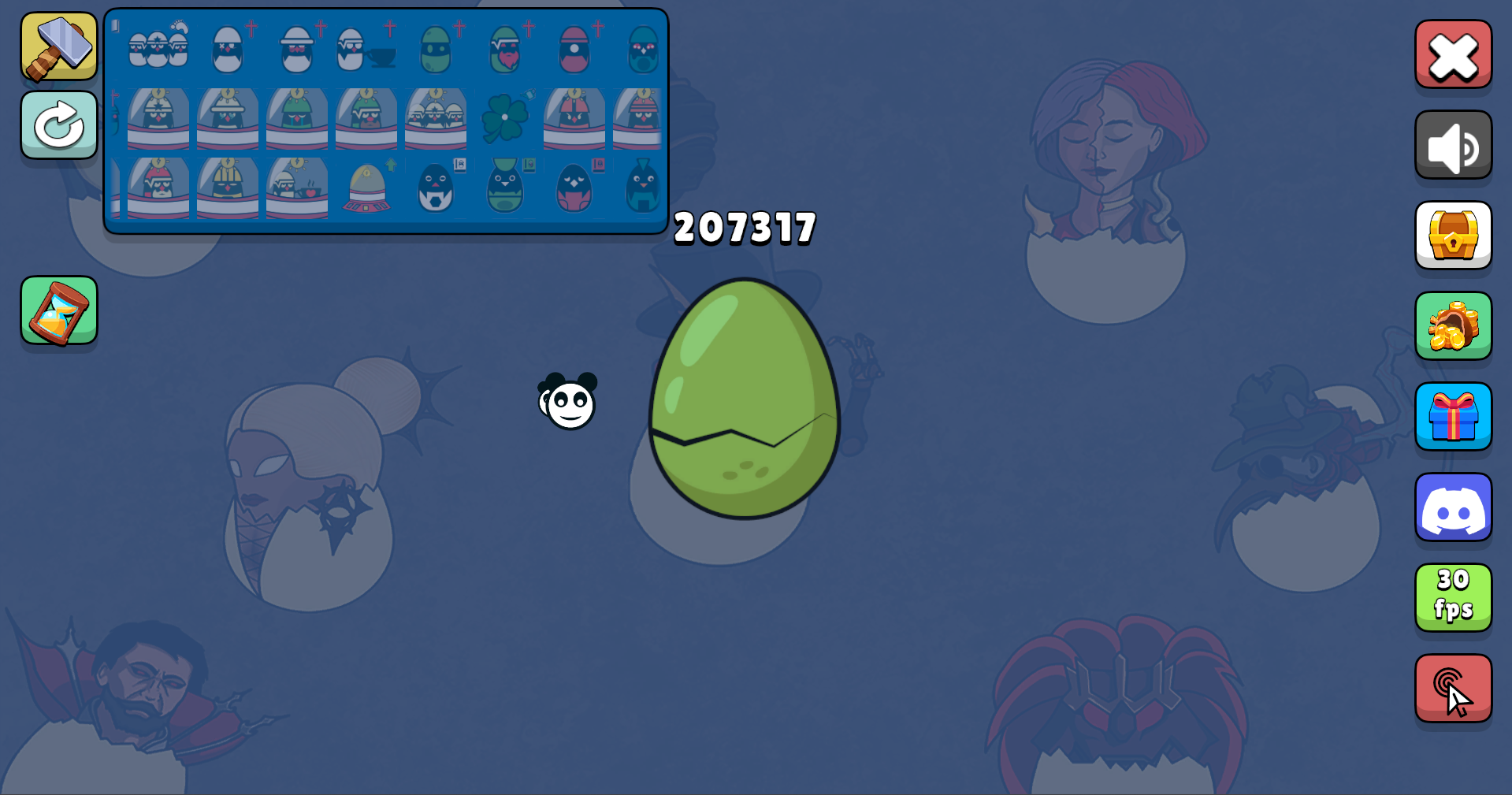Viewport: 1512px width, 795px height.
Task: Close the screen with the red X button
Action: point(1453,54)
